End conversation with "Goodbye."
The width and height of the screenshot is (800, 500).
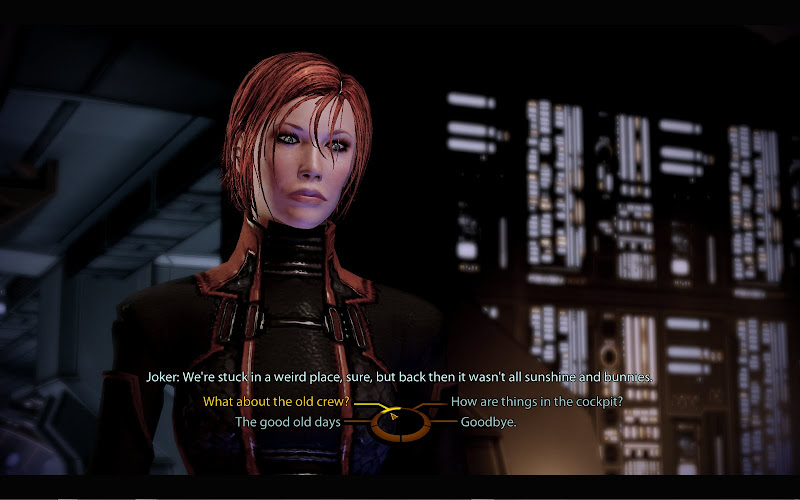click(488, 422)
